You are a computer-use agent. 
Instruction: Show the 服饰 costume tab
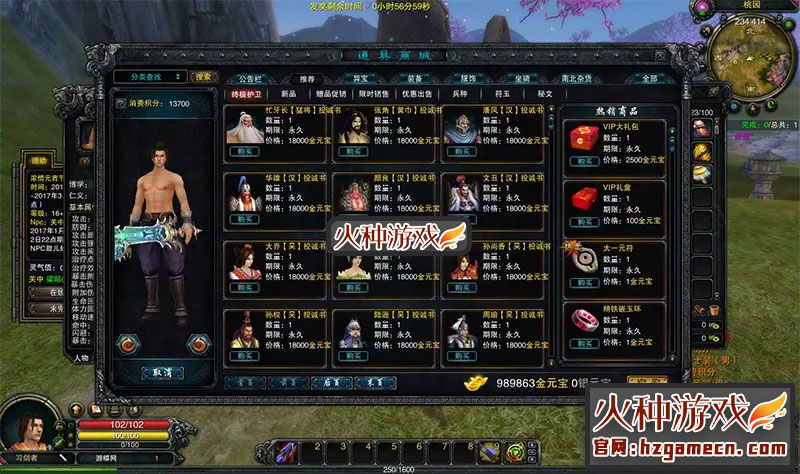(468, 77)
